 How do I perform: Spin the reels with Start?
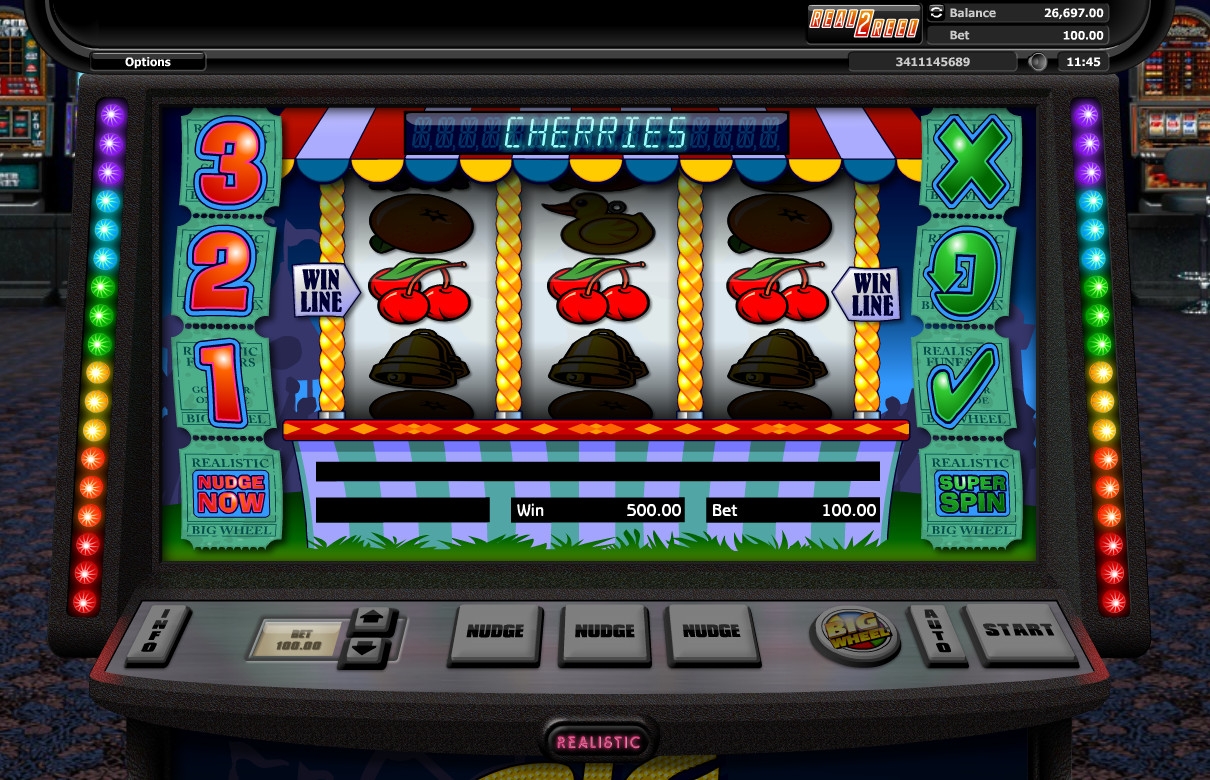point(1018,631)
